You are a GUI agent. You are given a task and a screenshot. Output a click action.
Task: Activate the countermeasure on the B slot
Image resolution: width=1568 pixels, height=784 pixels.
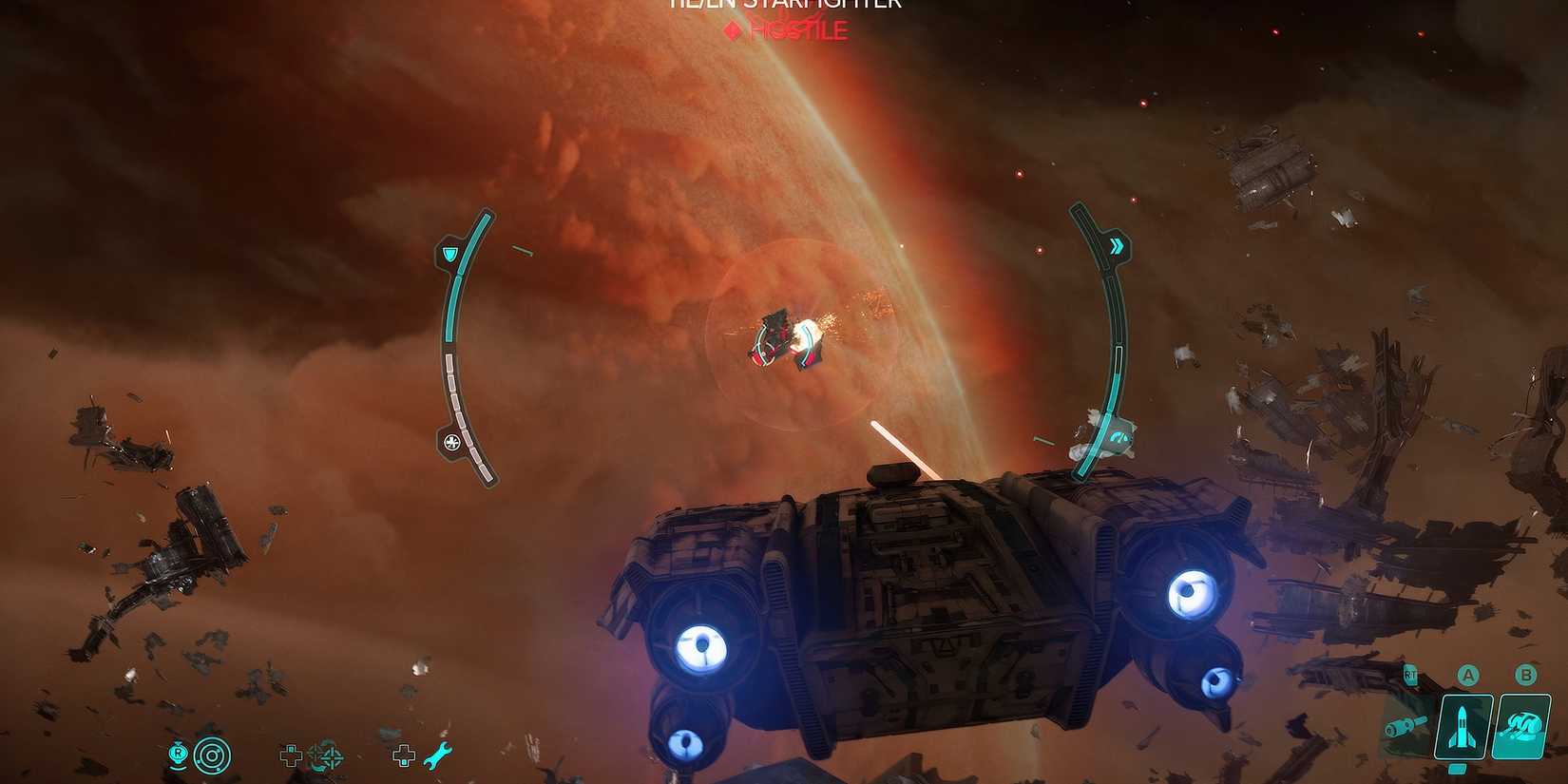1519,726
